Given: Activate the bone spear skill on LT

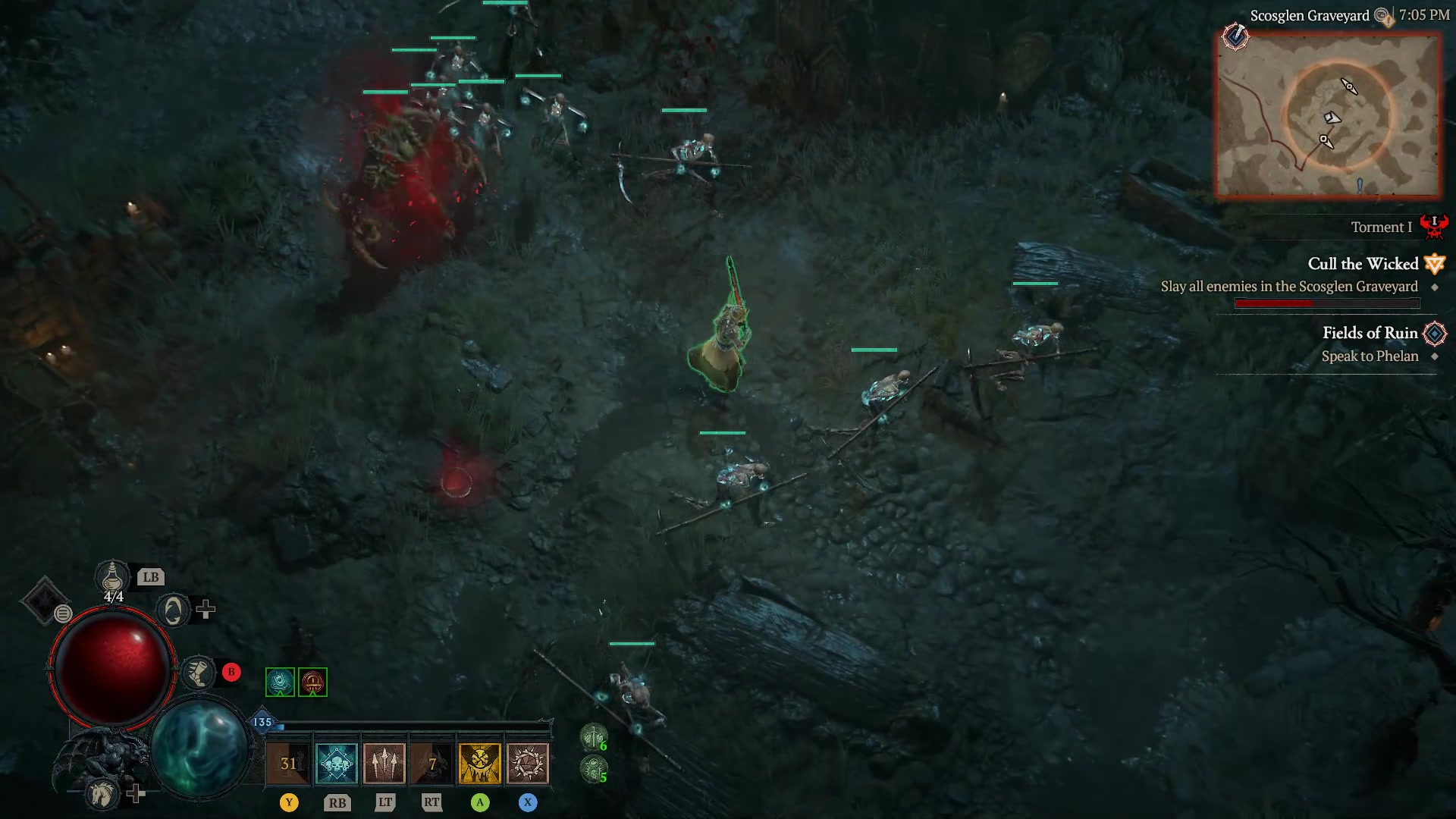Looking at the screenshot, I should coord(384,763).
